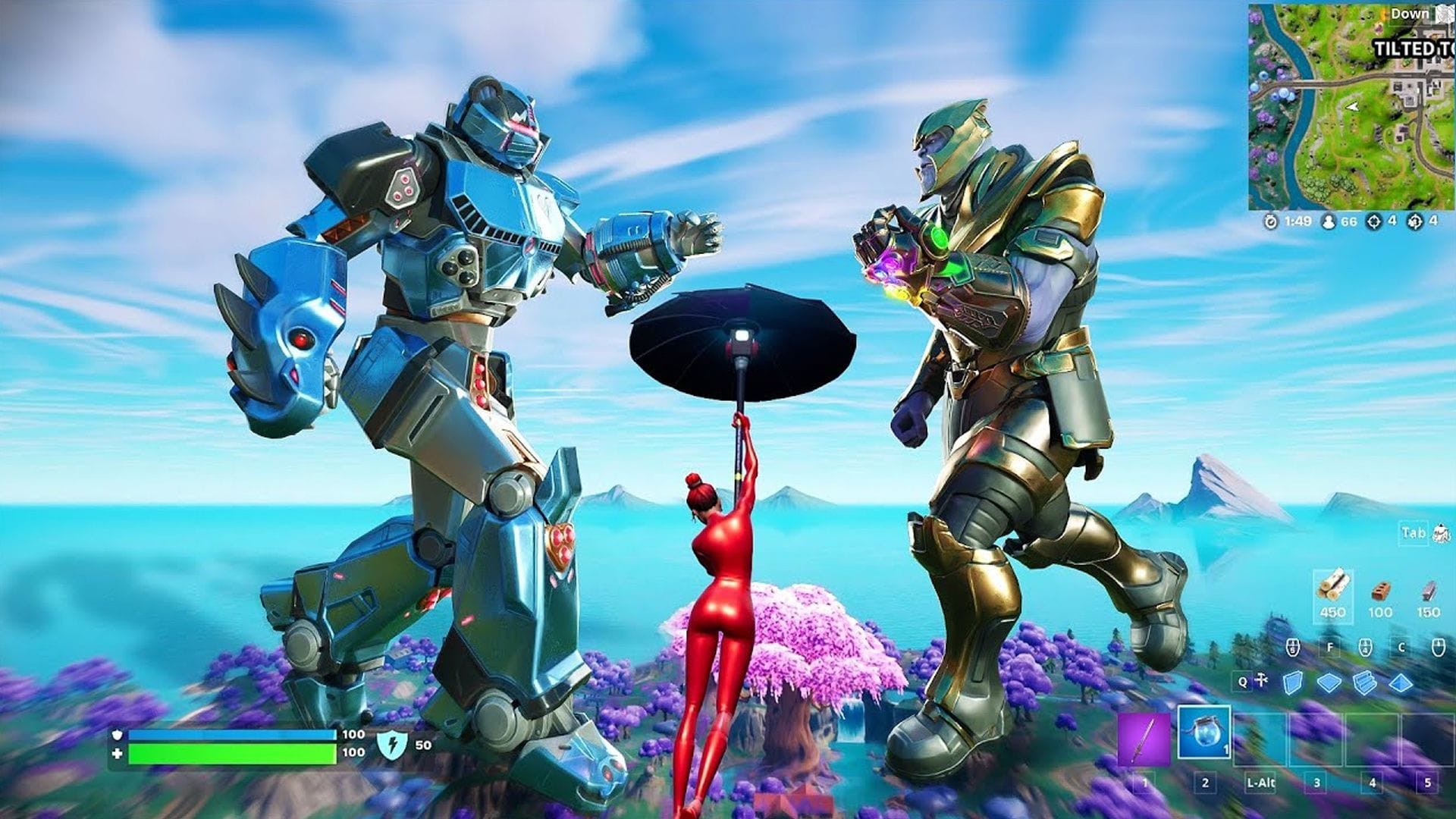Click the match timer icon showing 1:49
The image size is (1456, 819).
click(1271, 222)
